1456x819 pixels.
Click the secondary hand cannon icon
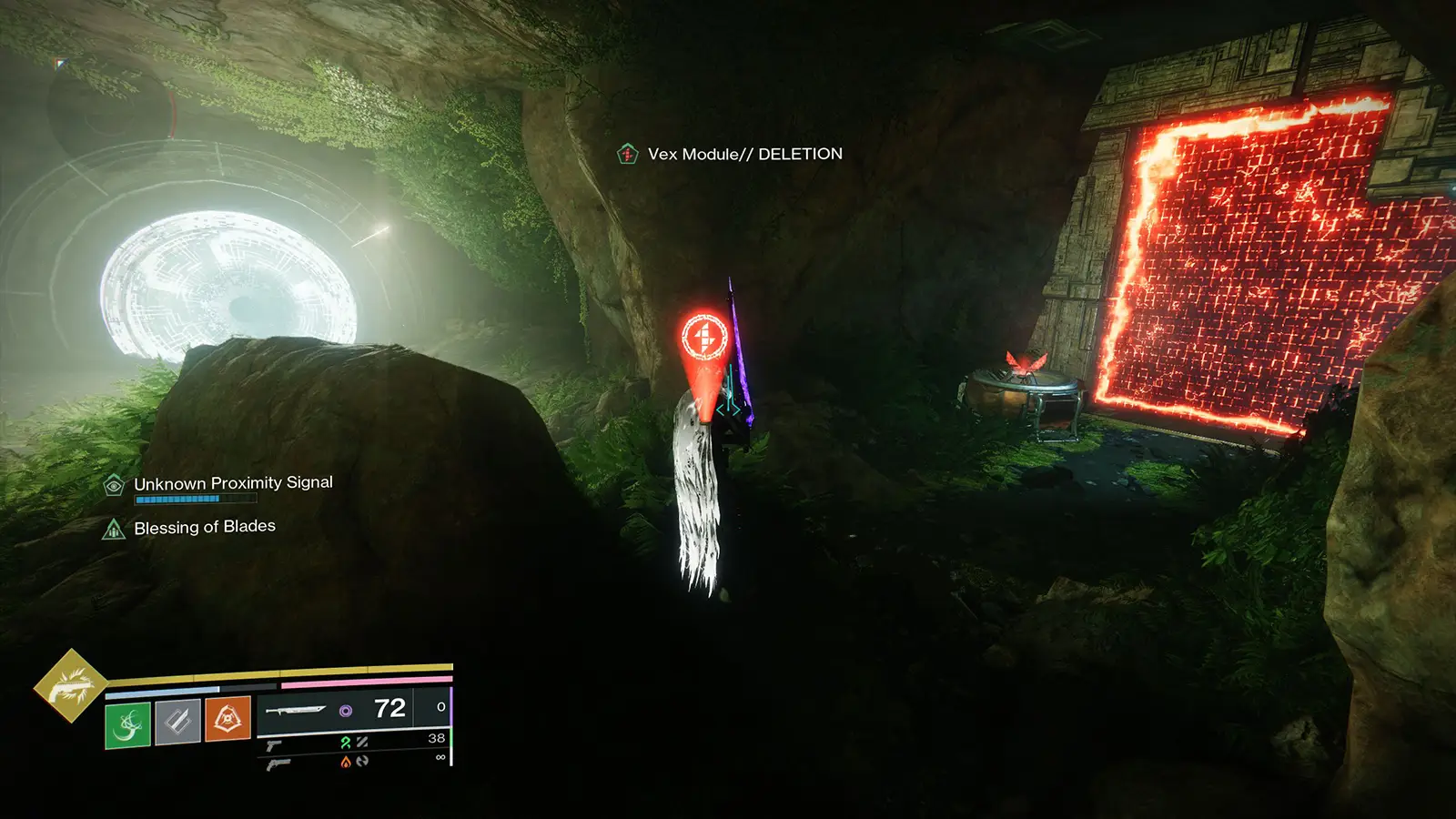pyautogui.click(x=278, y=766)
